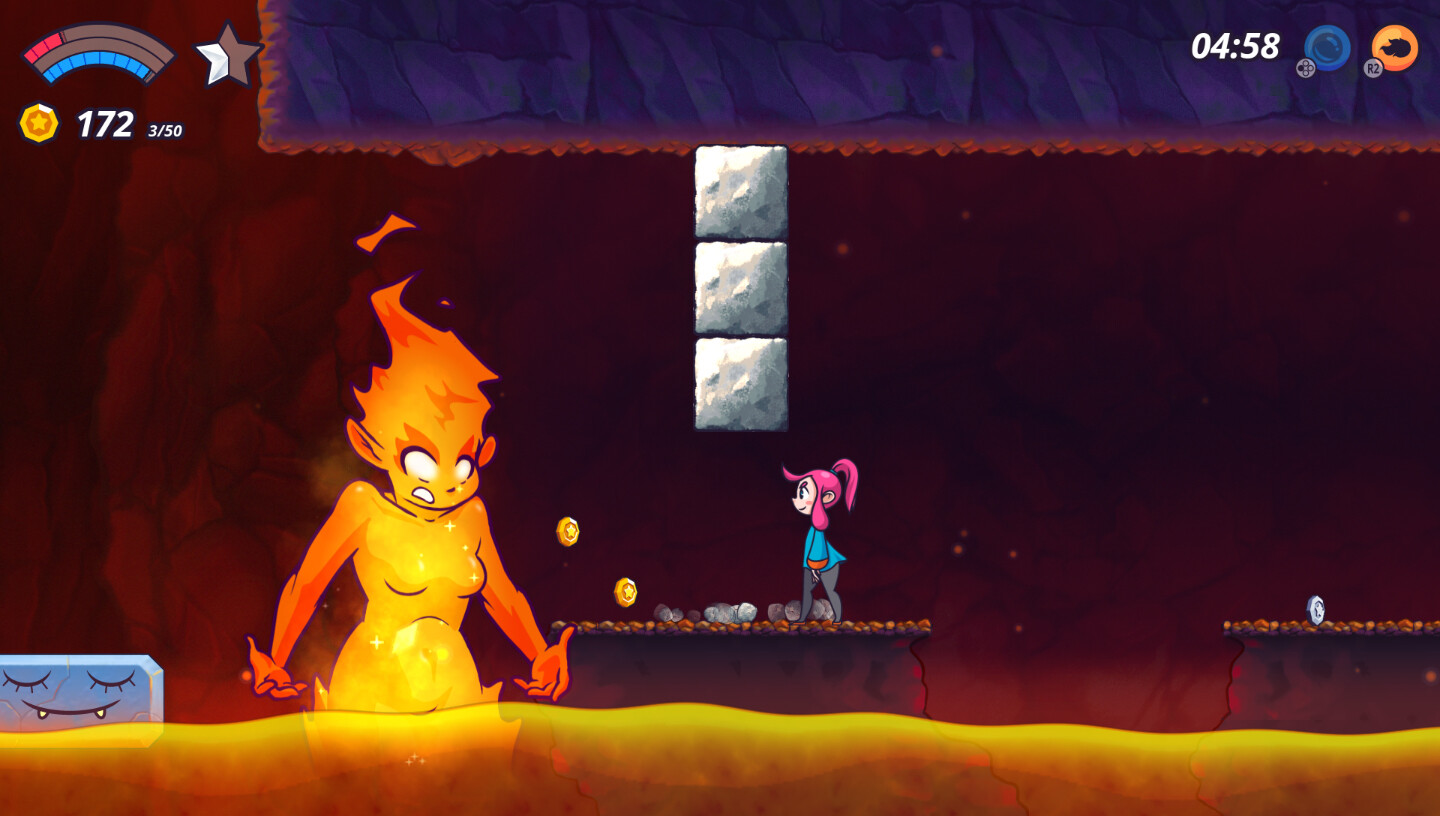Image resolution: width=1440 pixels, height=816 pixels.
Task: Click the bottom stone block in the column
Action: click(740, 380)
